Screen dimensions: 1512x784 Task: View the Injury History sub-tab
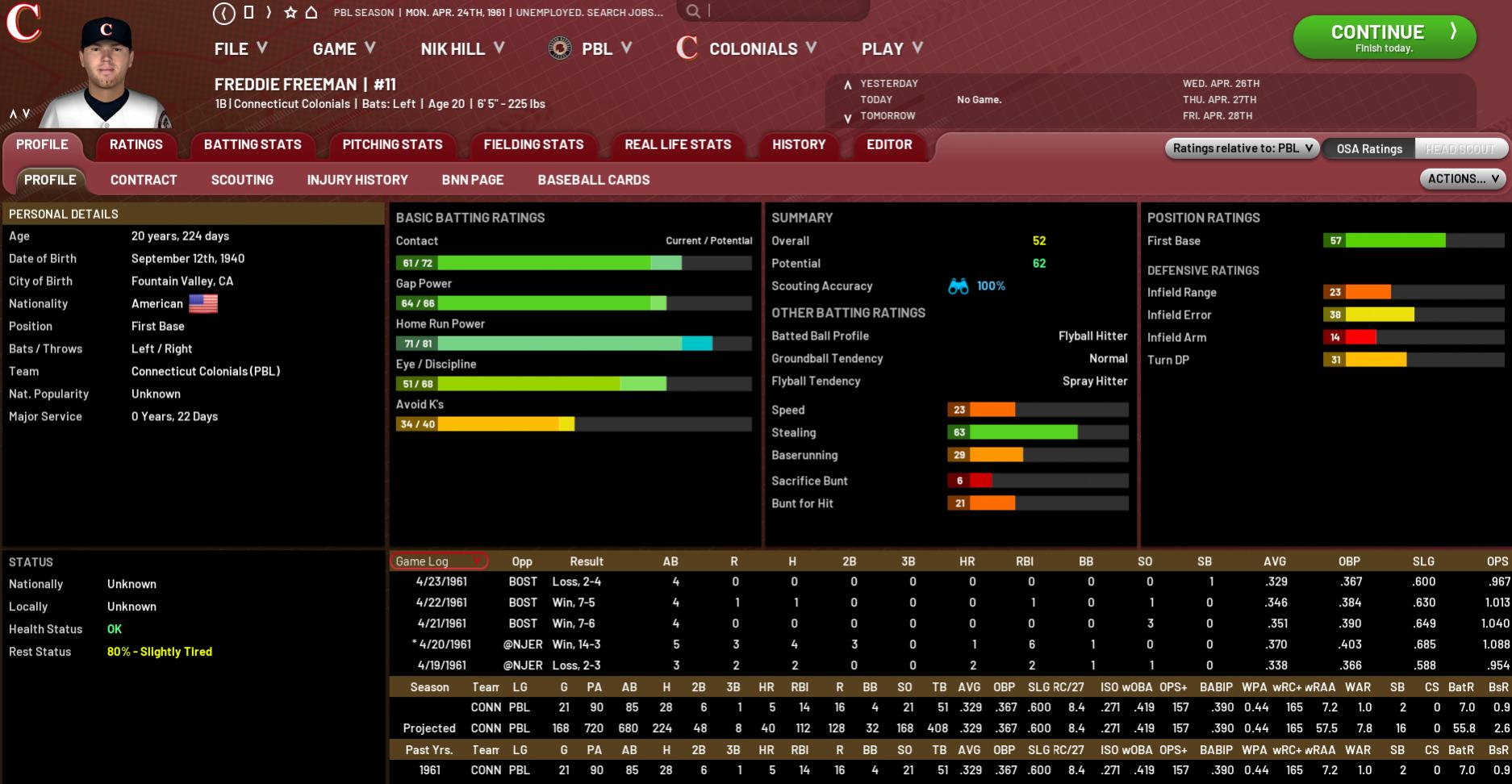click(357, 180)
